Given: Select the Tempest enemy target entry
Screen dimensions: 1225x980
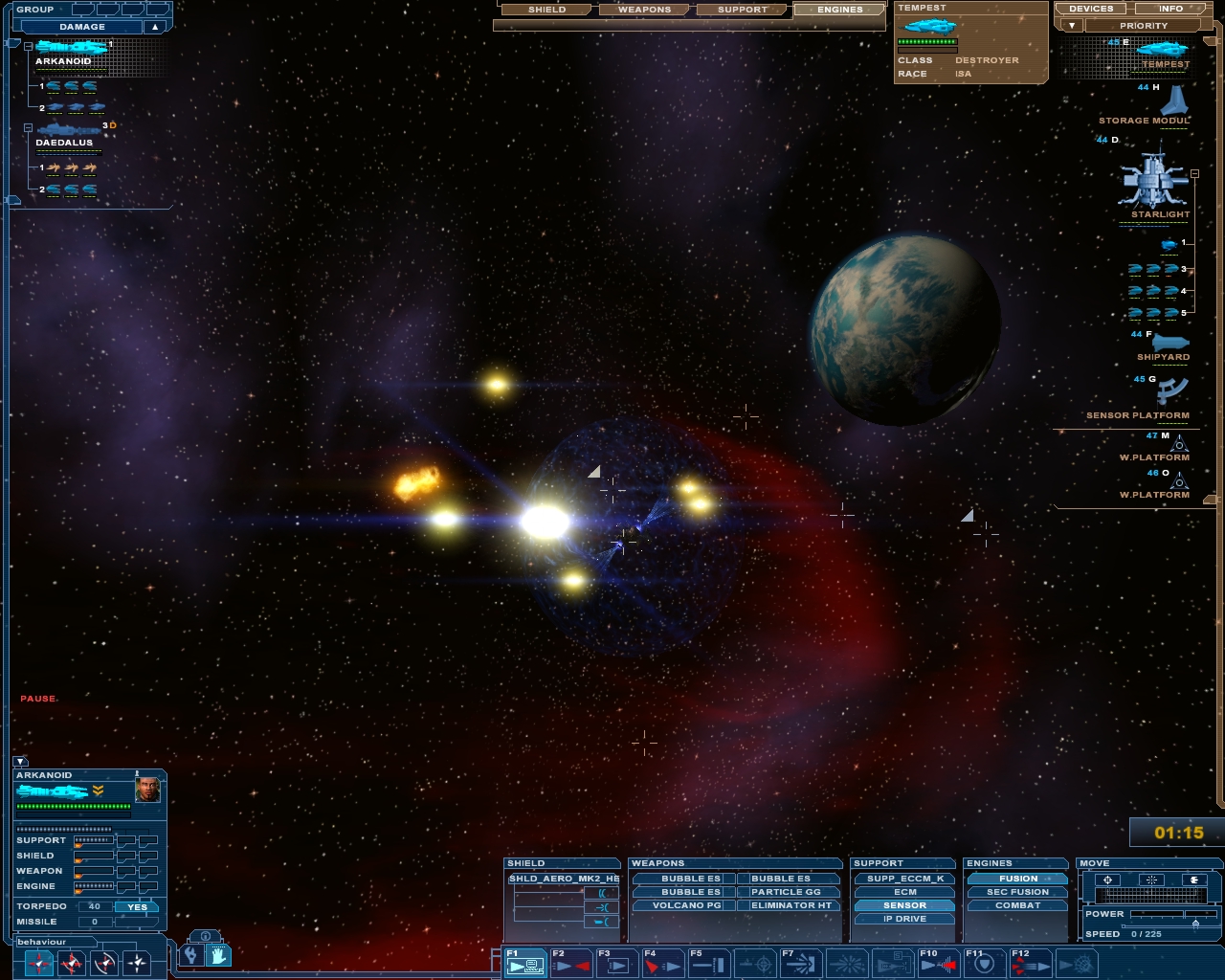Looking at the screenshot, I should (x=1163, y=51).
